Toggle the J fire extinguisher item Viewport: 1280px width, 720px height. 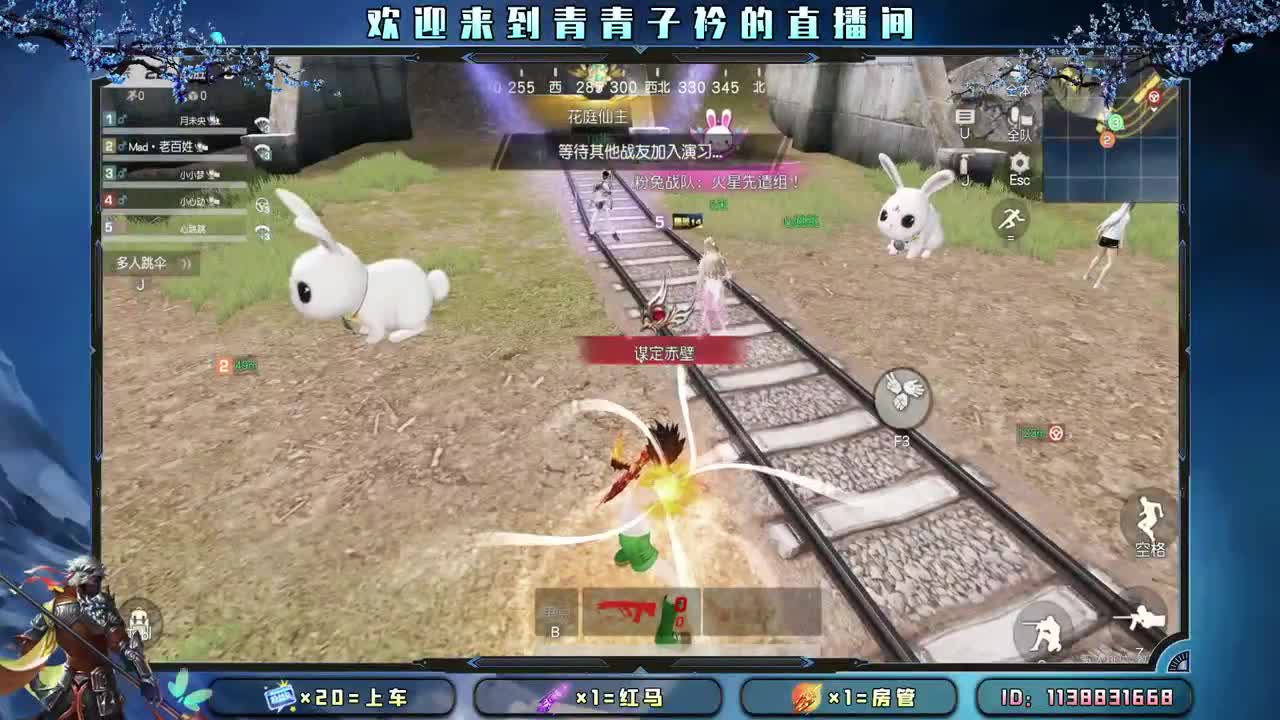coord(963,165)
